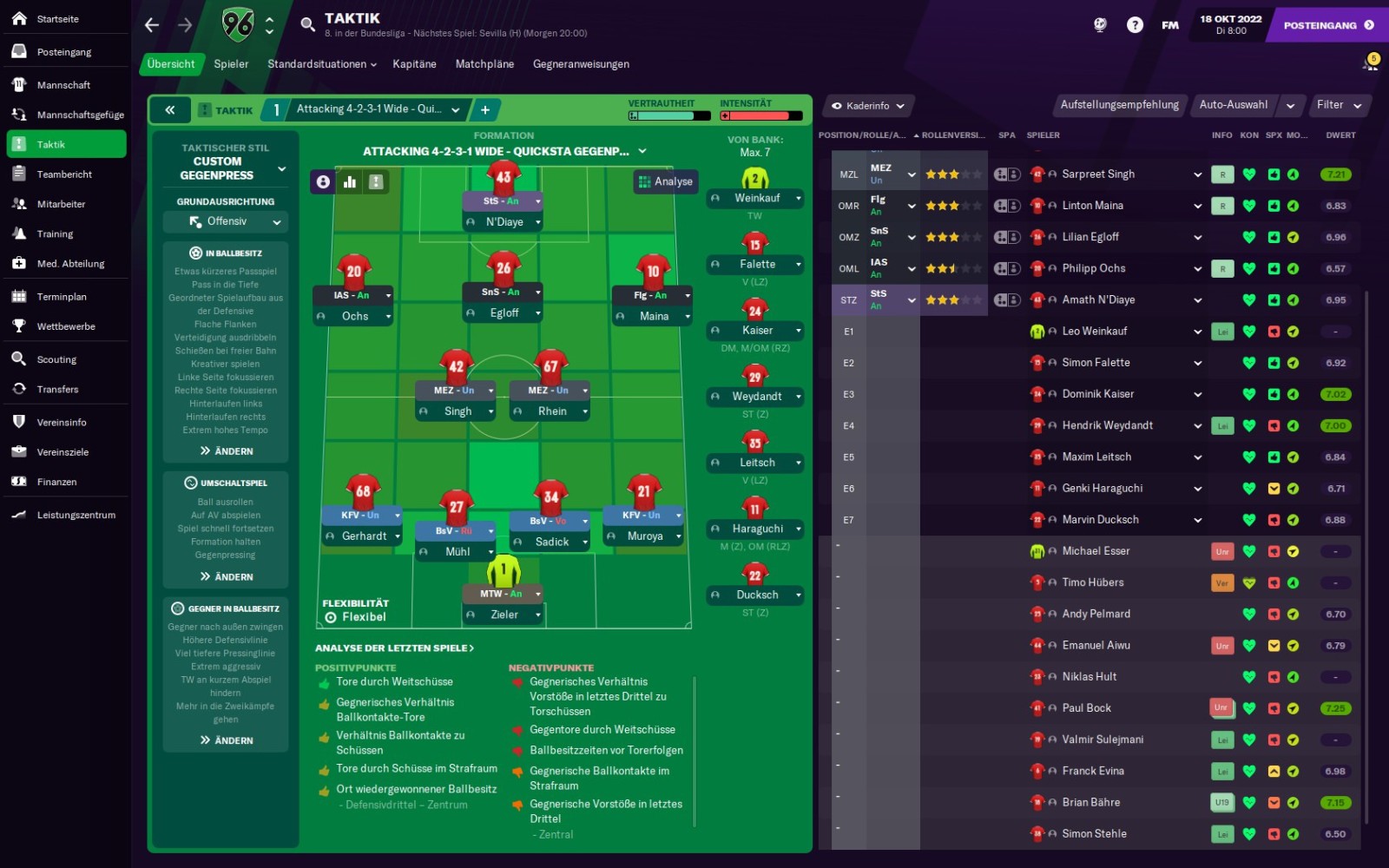1389x868 pixels.
Task: Click the search magnifying glass icon
Action: [307, 24]
